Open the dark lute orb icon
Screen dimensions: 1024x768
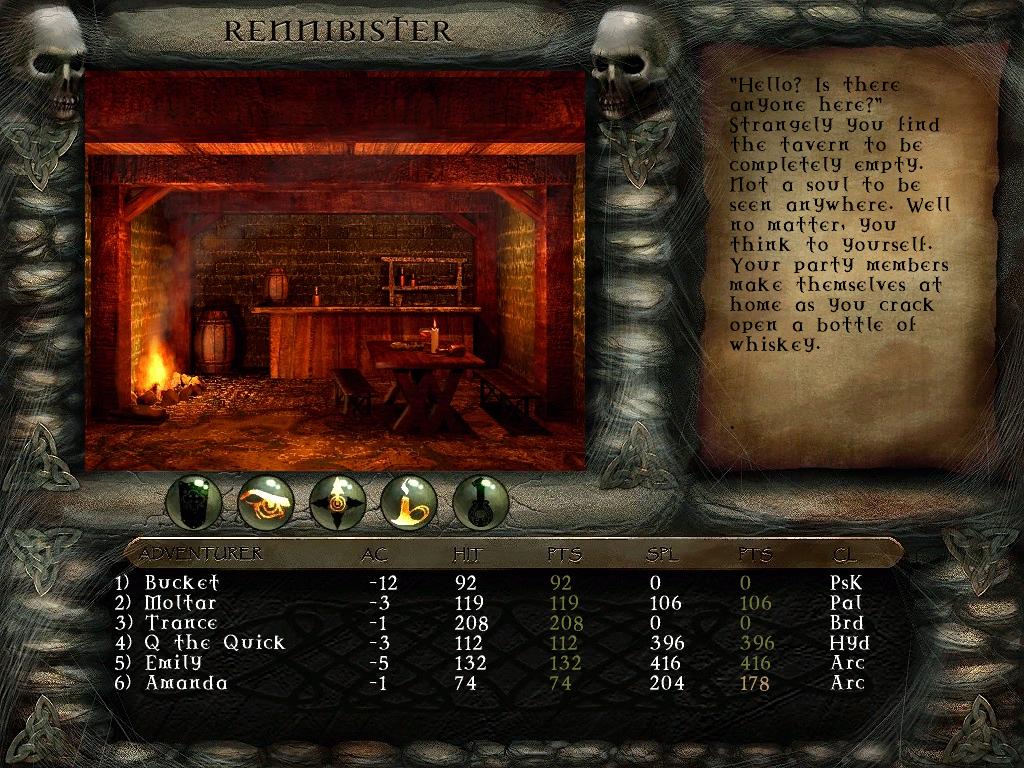(481, 501)
